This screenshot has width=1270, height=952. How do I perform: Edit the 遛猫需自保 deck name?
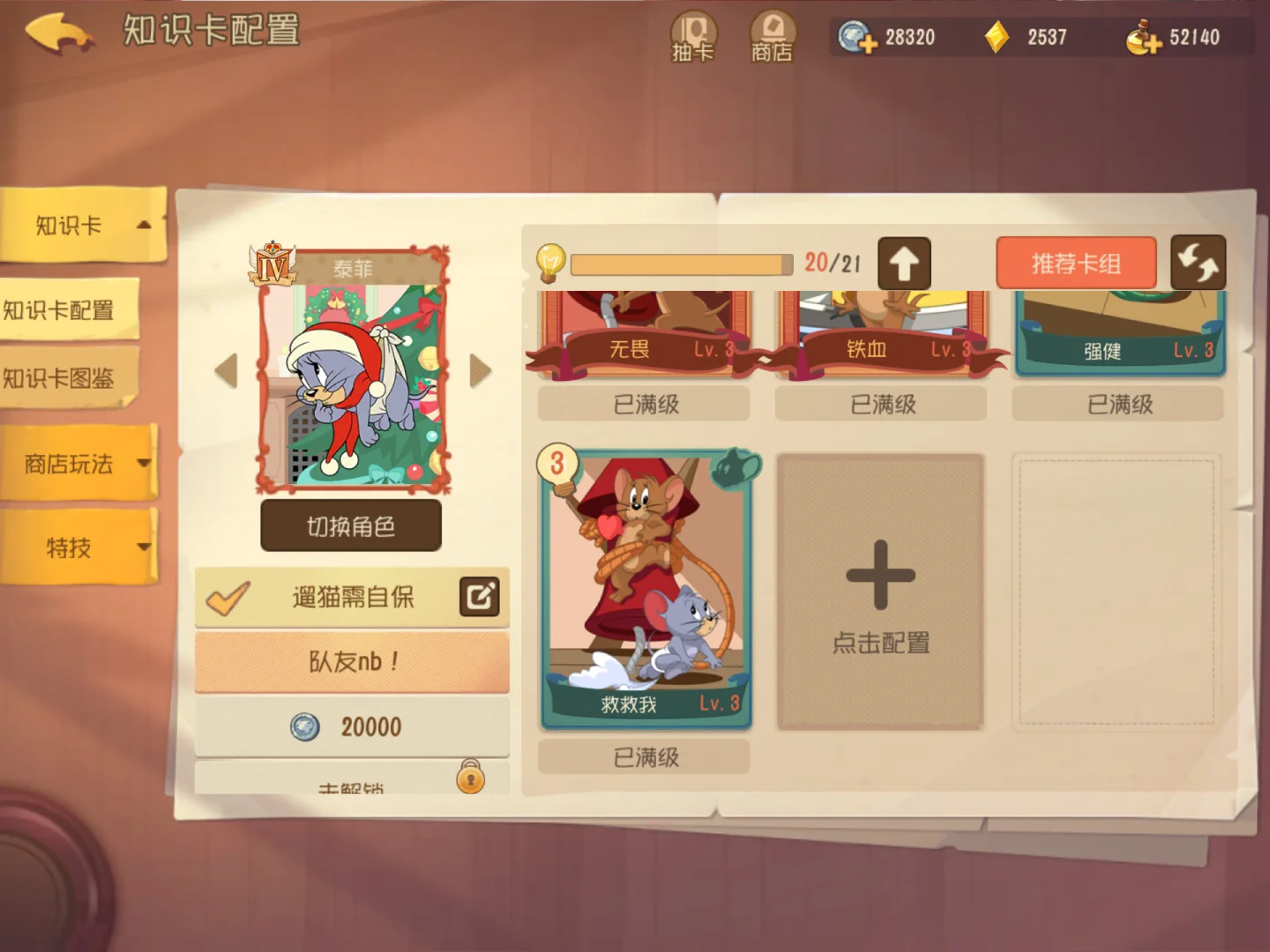pos(479,597)
